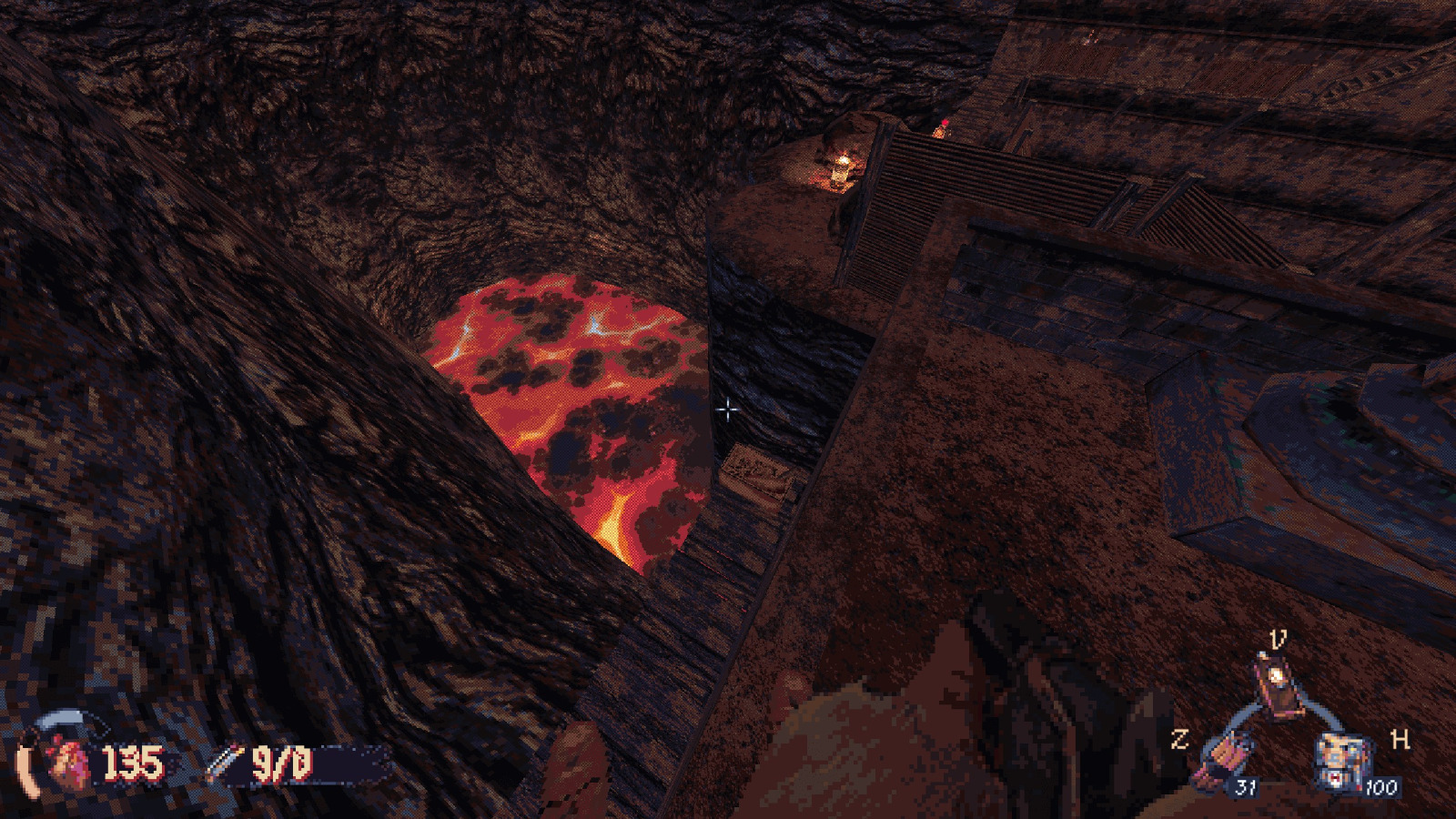The width and height of the screenshot is (1456, 819).
Task: Click the ammo counter showing 9/0
Action: (284, 764)
